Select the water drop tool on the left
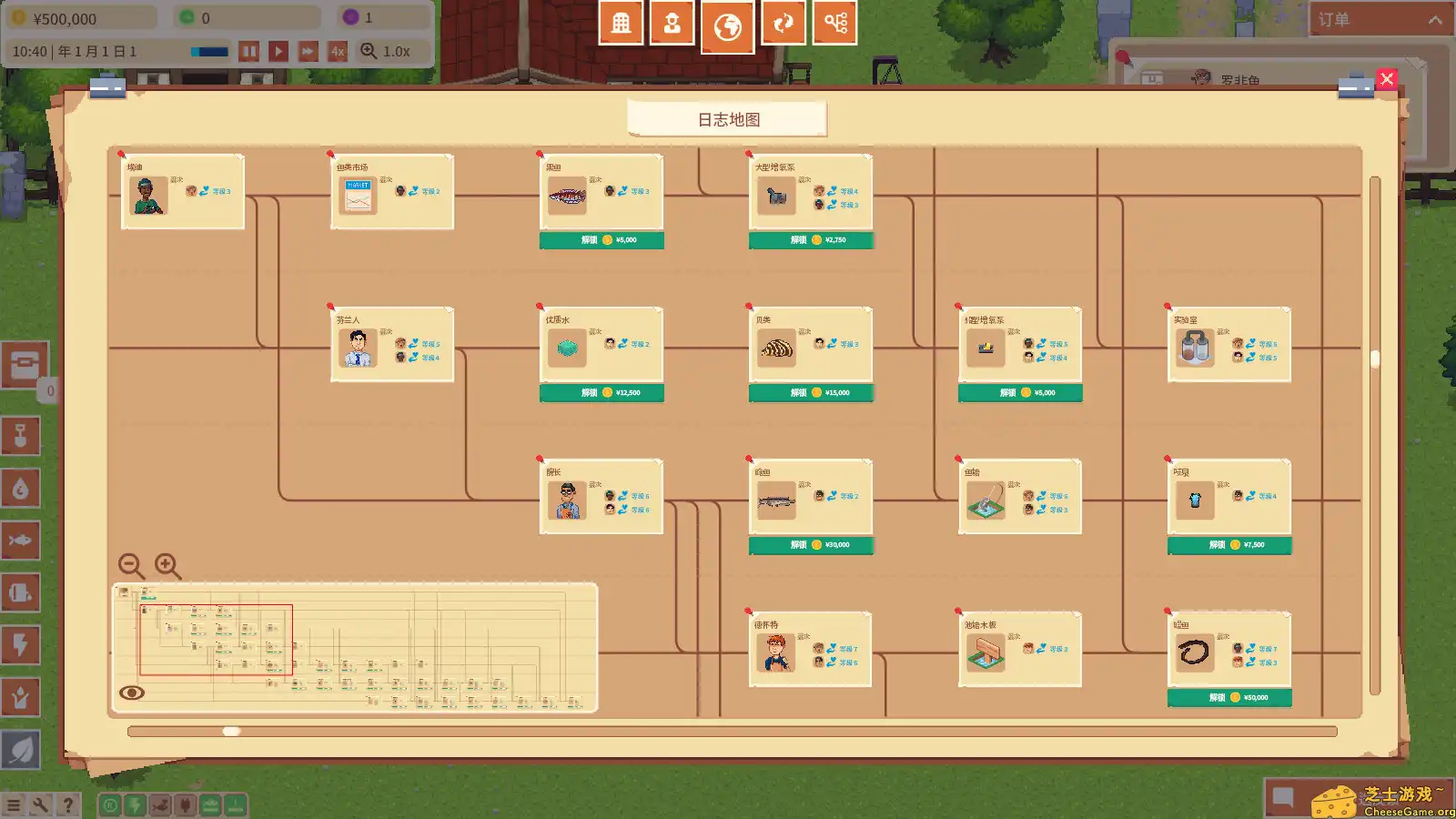The width and height of the screenshot is (1456, 819). (22, 489)
